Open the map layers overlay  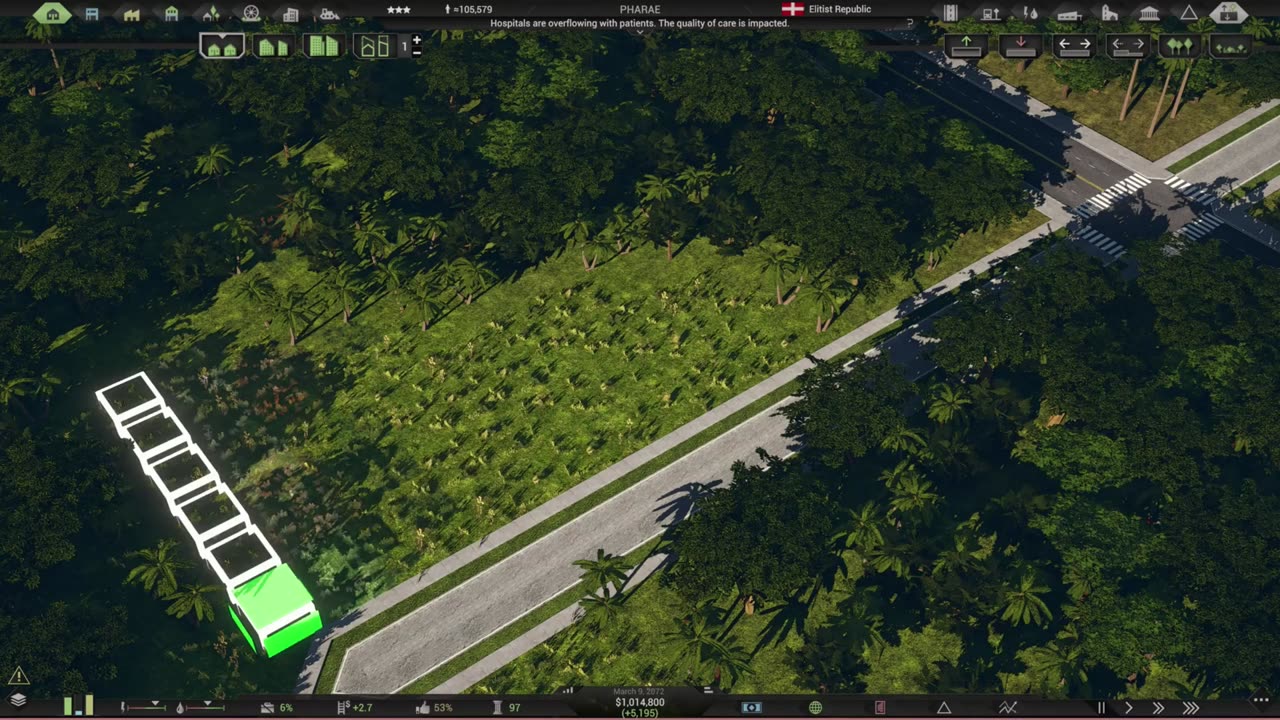[x=18, y=700]
